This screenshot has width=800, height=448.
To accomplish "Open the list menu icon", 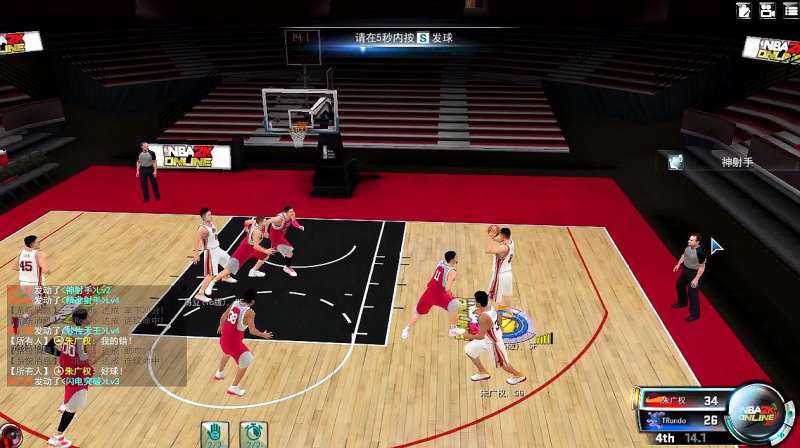I will pos(790,11).
